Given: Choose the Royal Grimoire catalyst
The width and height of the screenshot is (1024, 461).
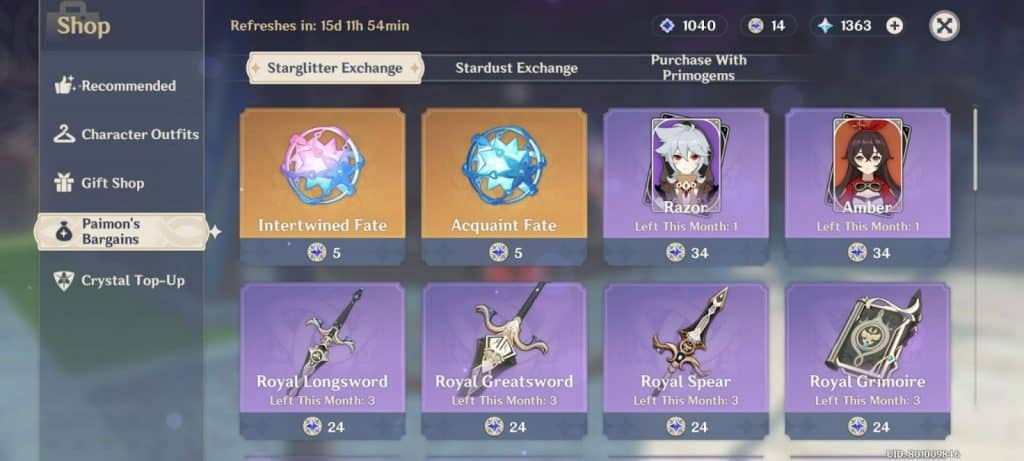Looking at the screenshot, I should tap(868, 358).
